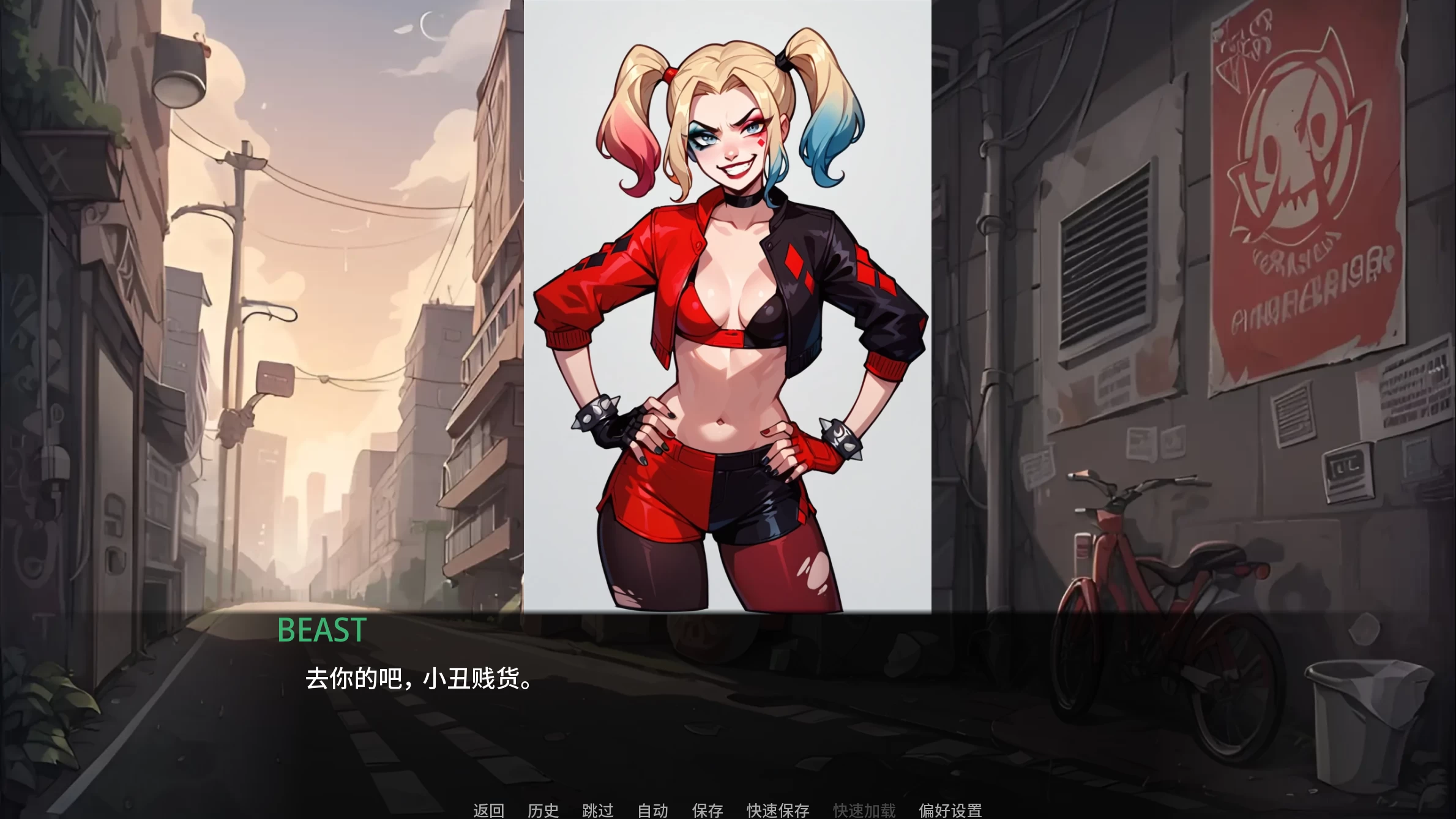1456x819 pixels.
Task: Click the speaker name BEAST
Action: (321, 630)
